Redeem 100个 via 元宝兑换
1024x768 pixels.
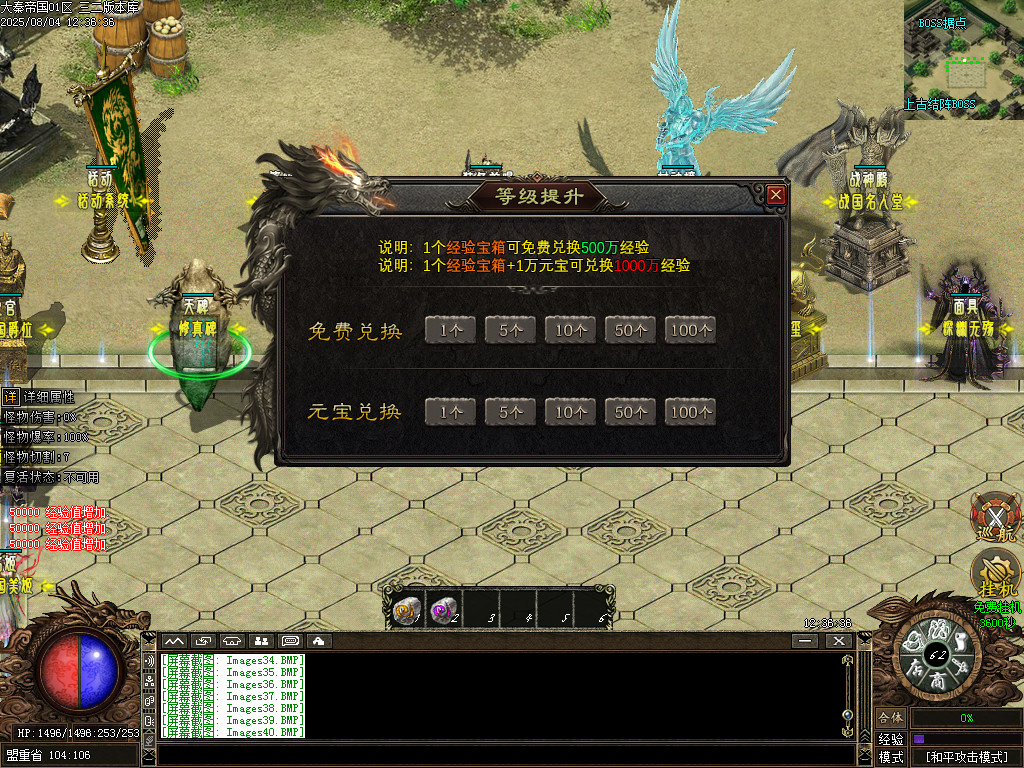[x=691, y=411]
